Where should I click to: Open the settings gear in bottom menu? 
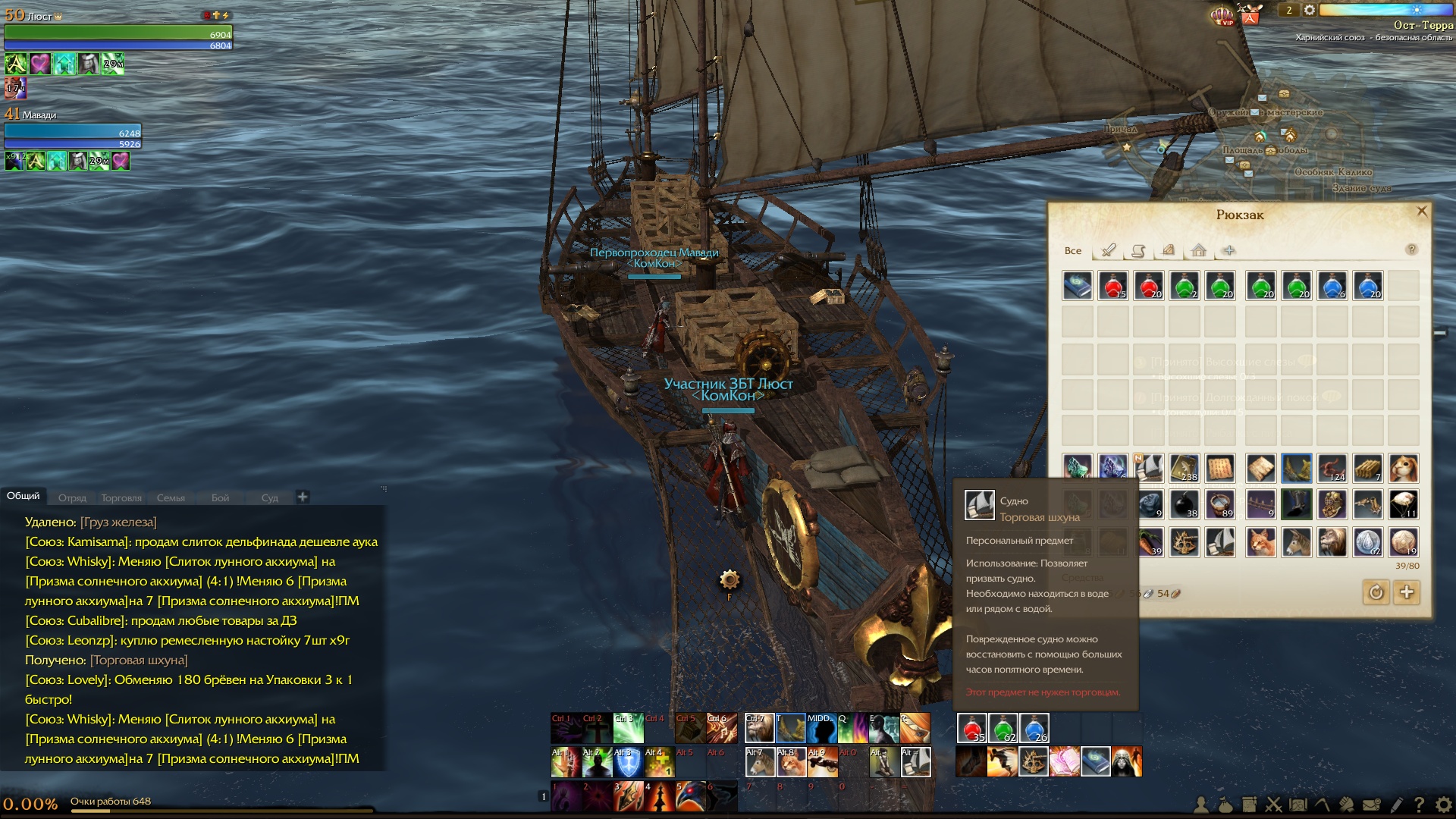(1444, 805)
